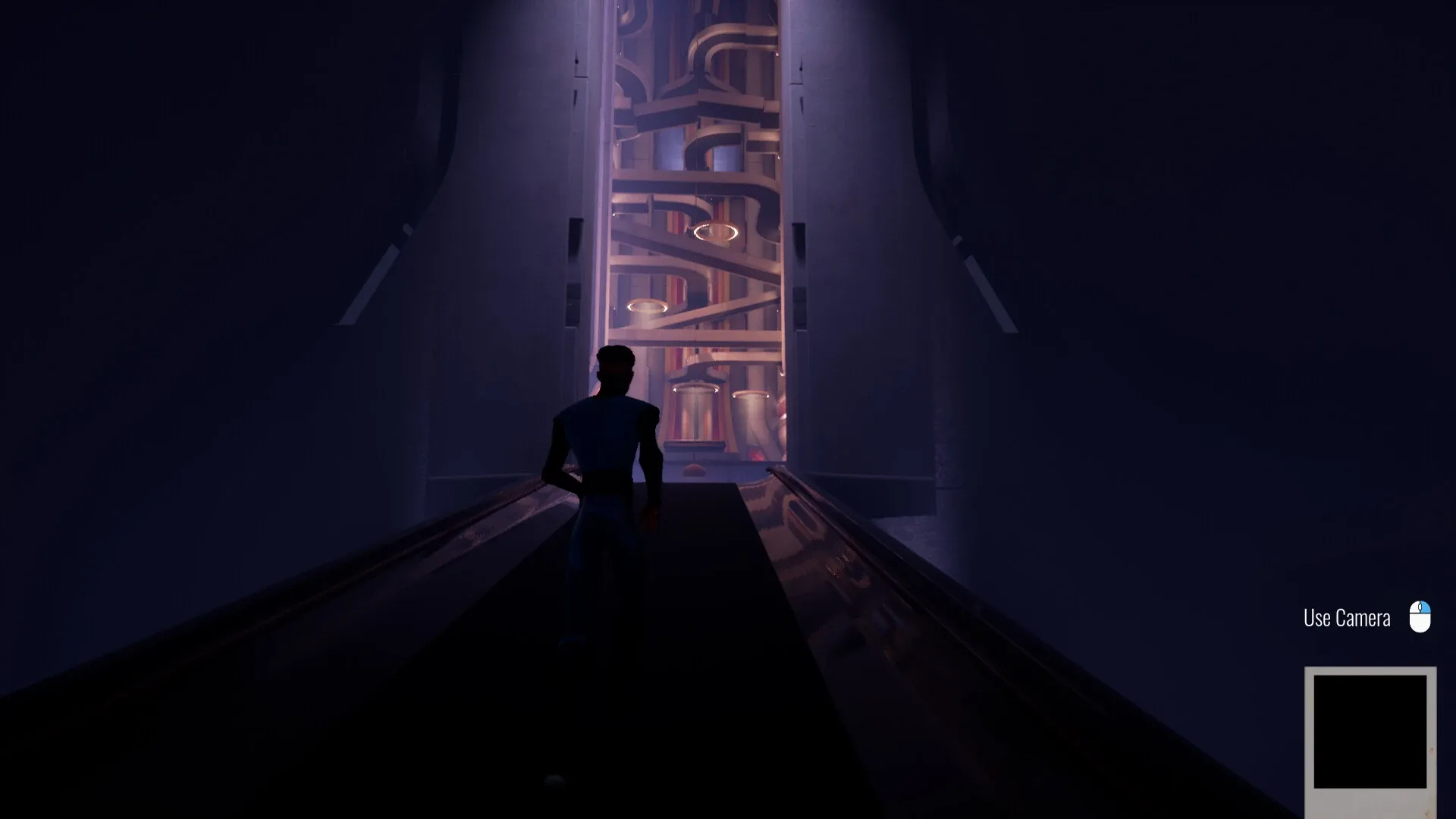
Task: Activate the Use Camera prompt
Action: click(x=1347, y=617)
